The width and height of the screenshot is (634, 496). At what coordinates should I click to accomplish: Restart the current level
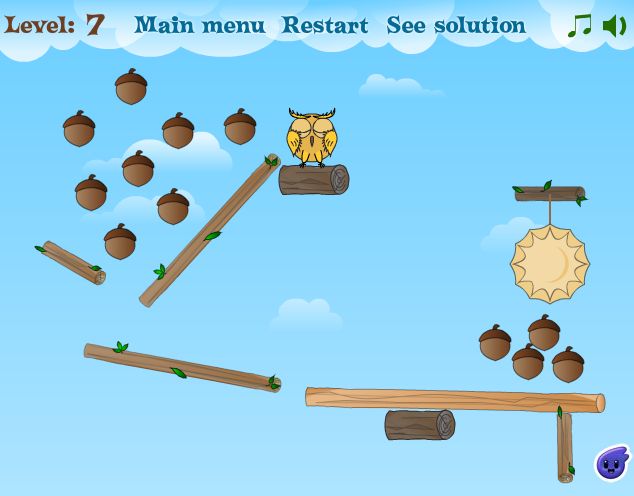(324, 25)
